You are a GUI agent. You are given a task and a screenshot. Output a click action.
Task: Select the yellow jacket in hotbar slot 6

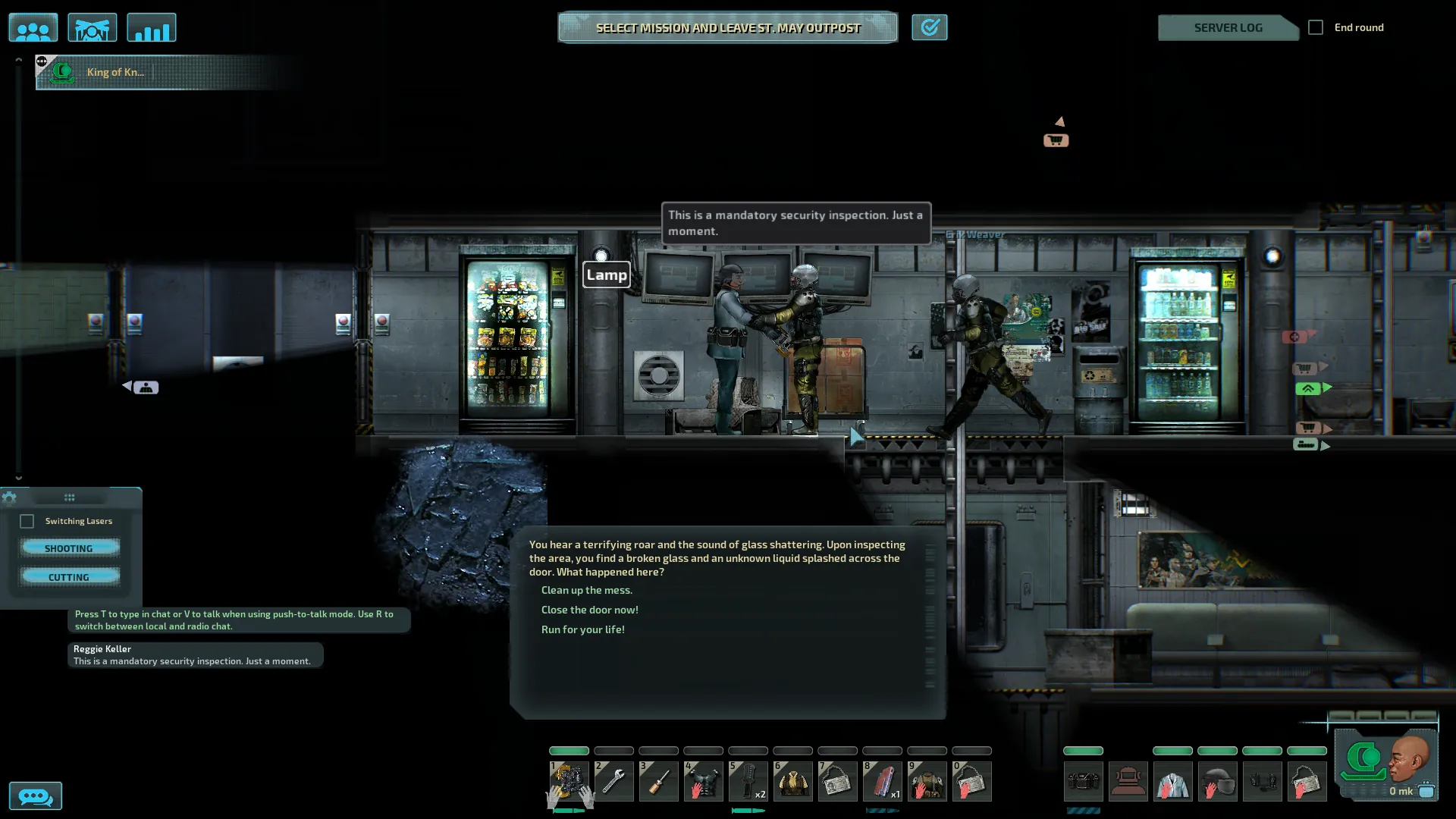tap(792, 781)
